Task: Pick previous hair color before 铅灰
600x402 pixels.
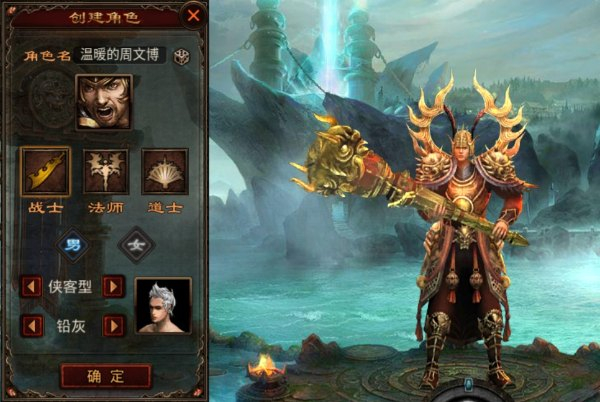Action: click(x=32, y=325)
